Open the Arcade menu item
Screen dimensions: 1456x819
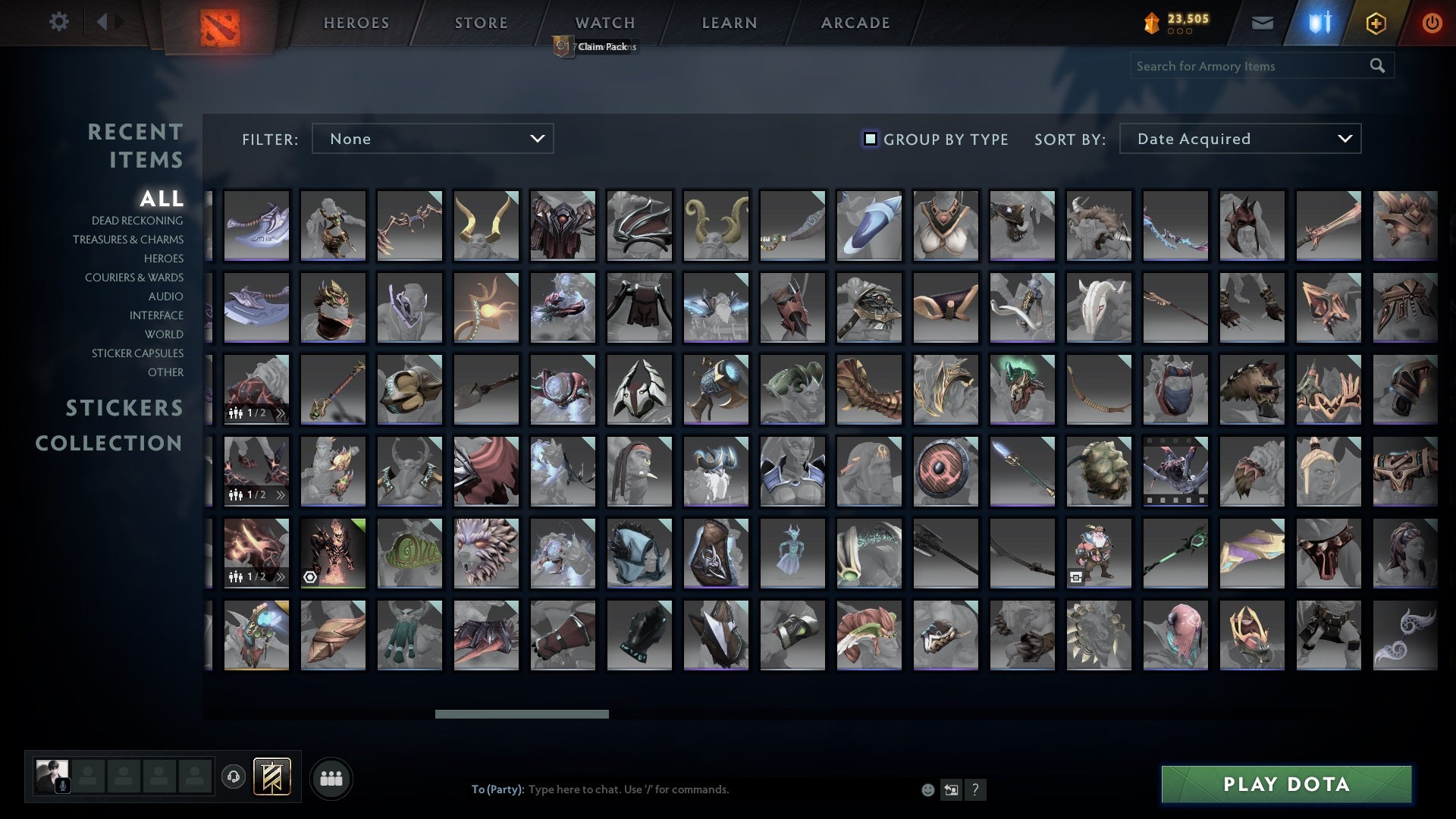[854, 23]
